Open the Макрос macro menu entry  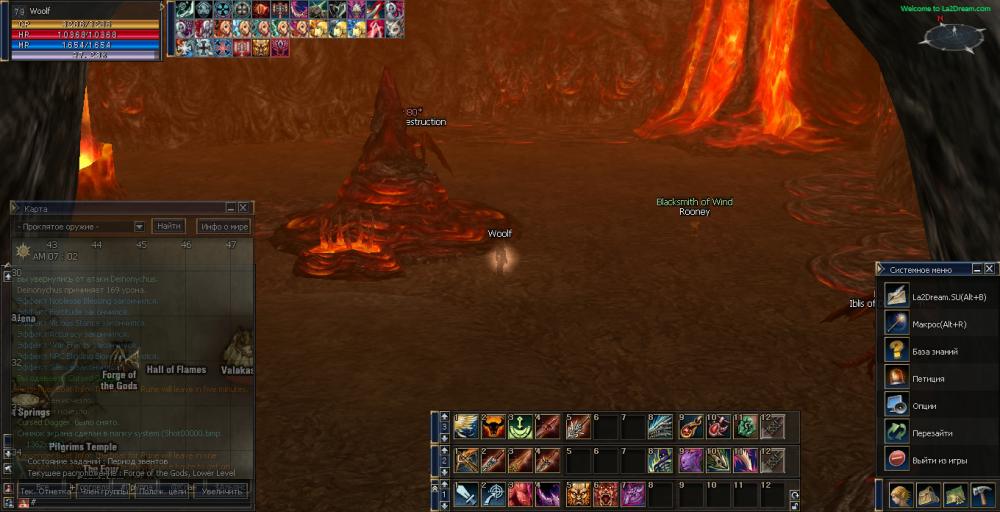point(934,324)
